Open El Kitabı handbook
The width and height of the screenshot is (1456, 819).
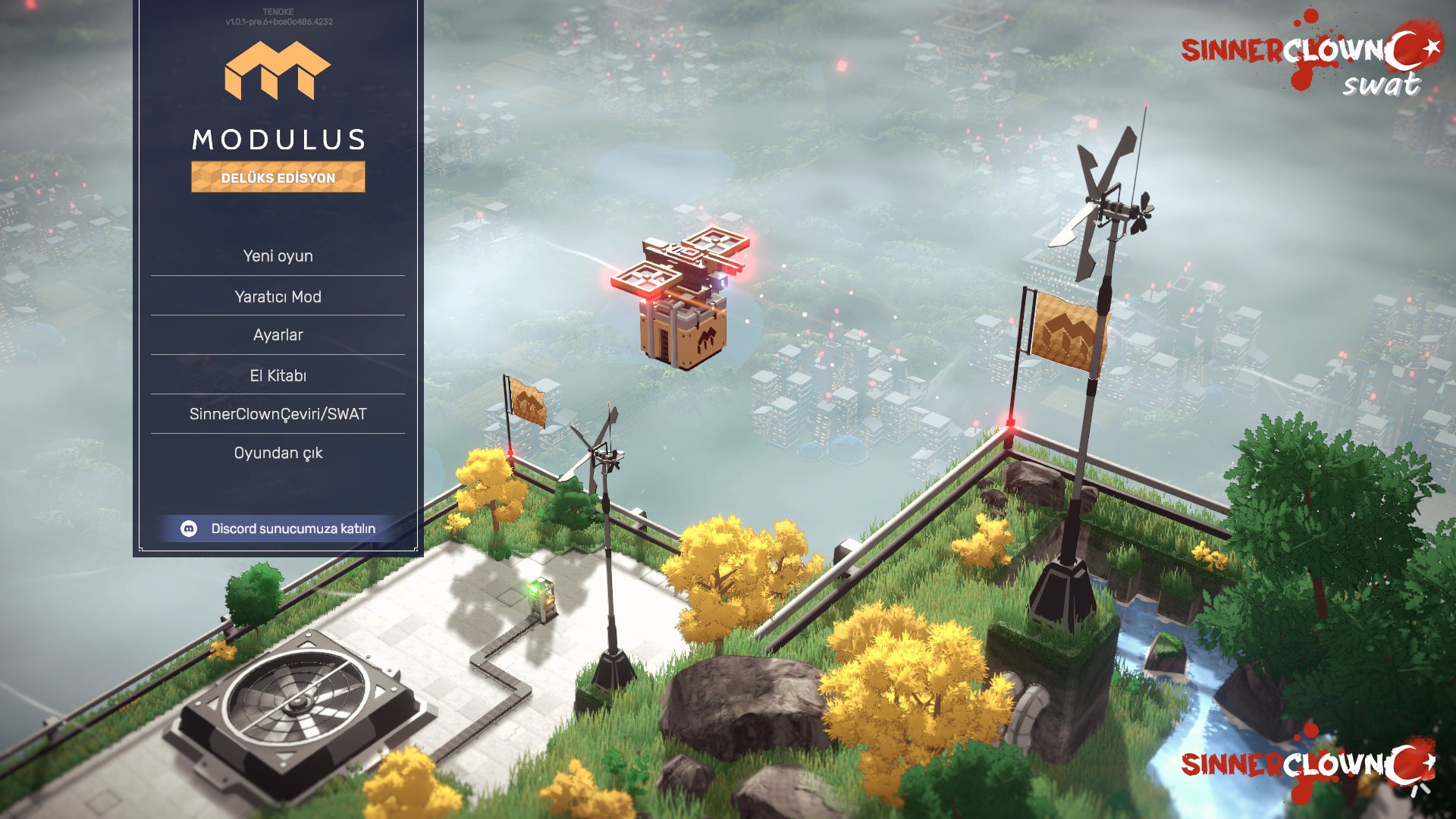click(x=278, y=375)
